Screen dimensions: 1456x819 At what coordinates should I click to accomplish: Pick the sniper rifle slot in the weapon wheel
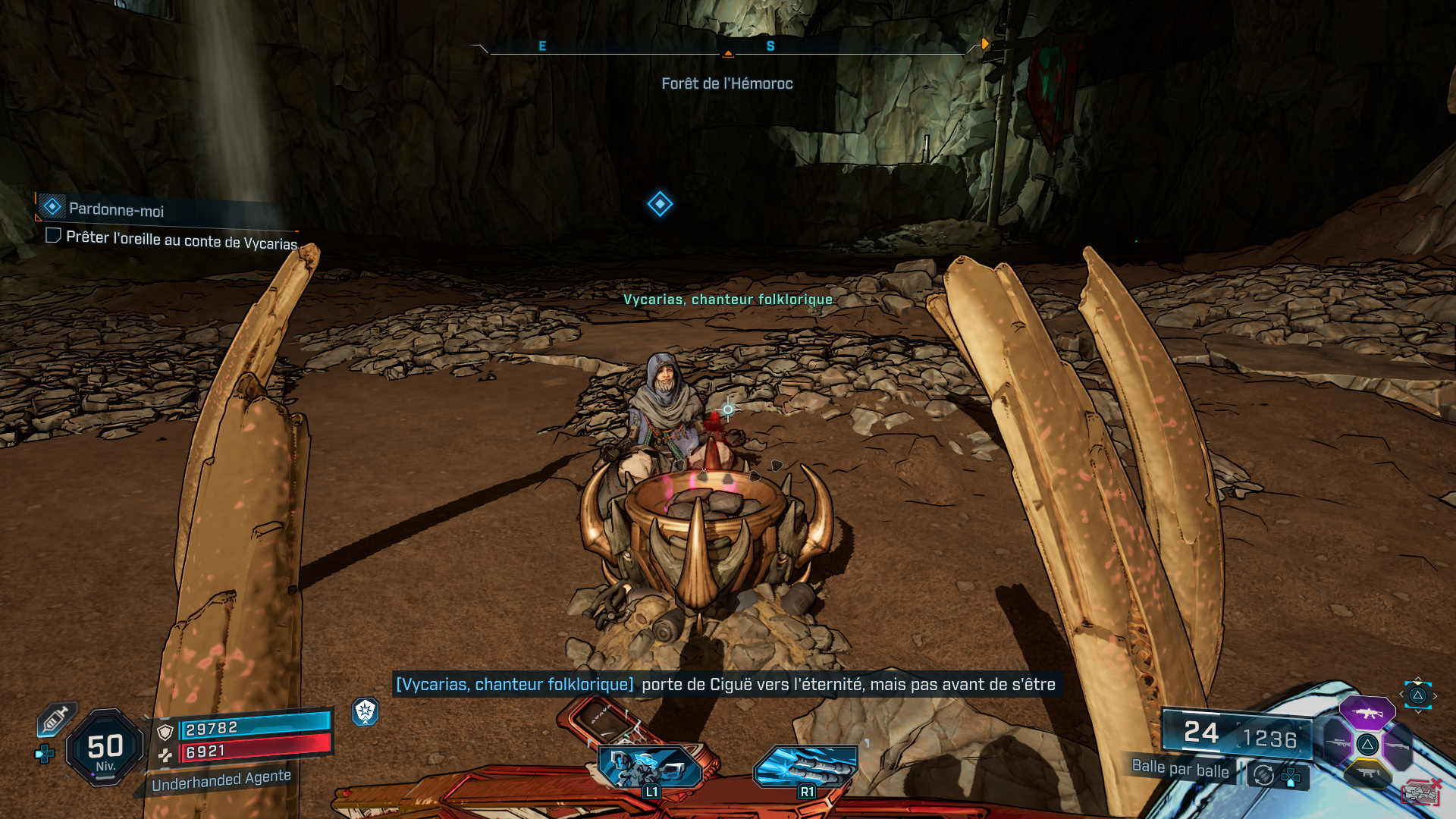pos(1338,744)
